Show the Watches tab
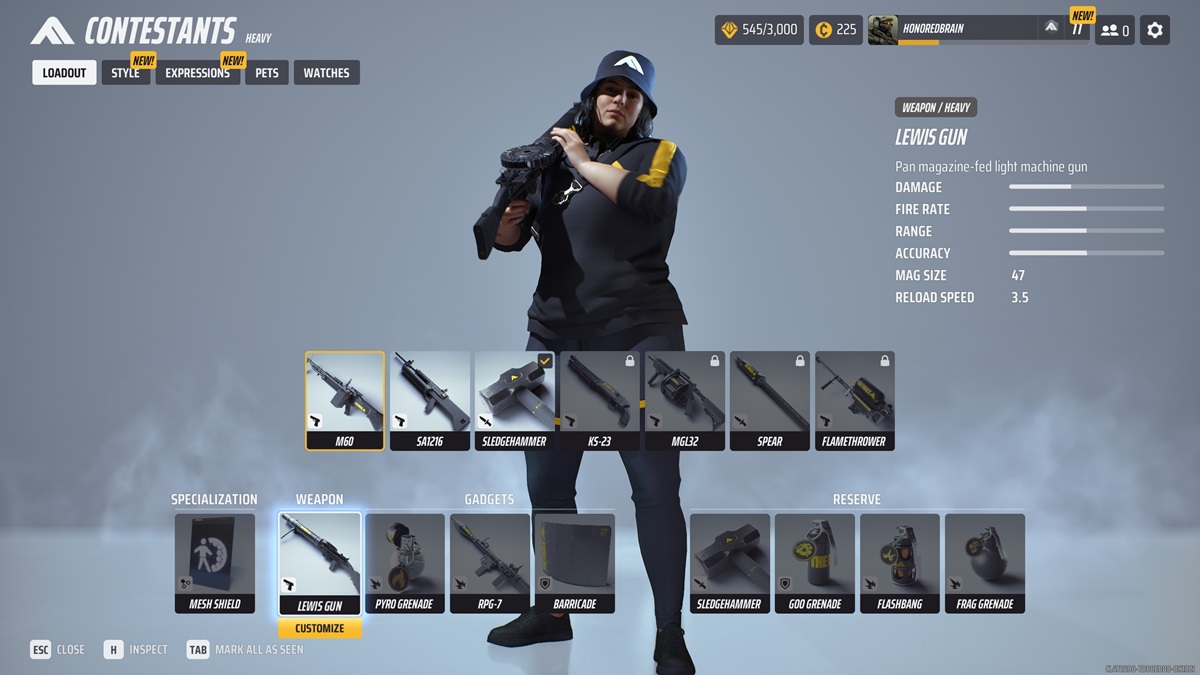The width and height of the screenshot is (1200, 675). click(x=326, y=73)
